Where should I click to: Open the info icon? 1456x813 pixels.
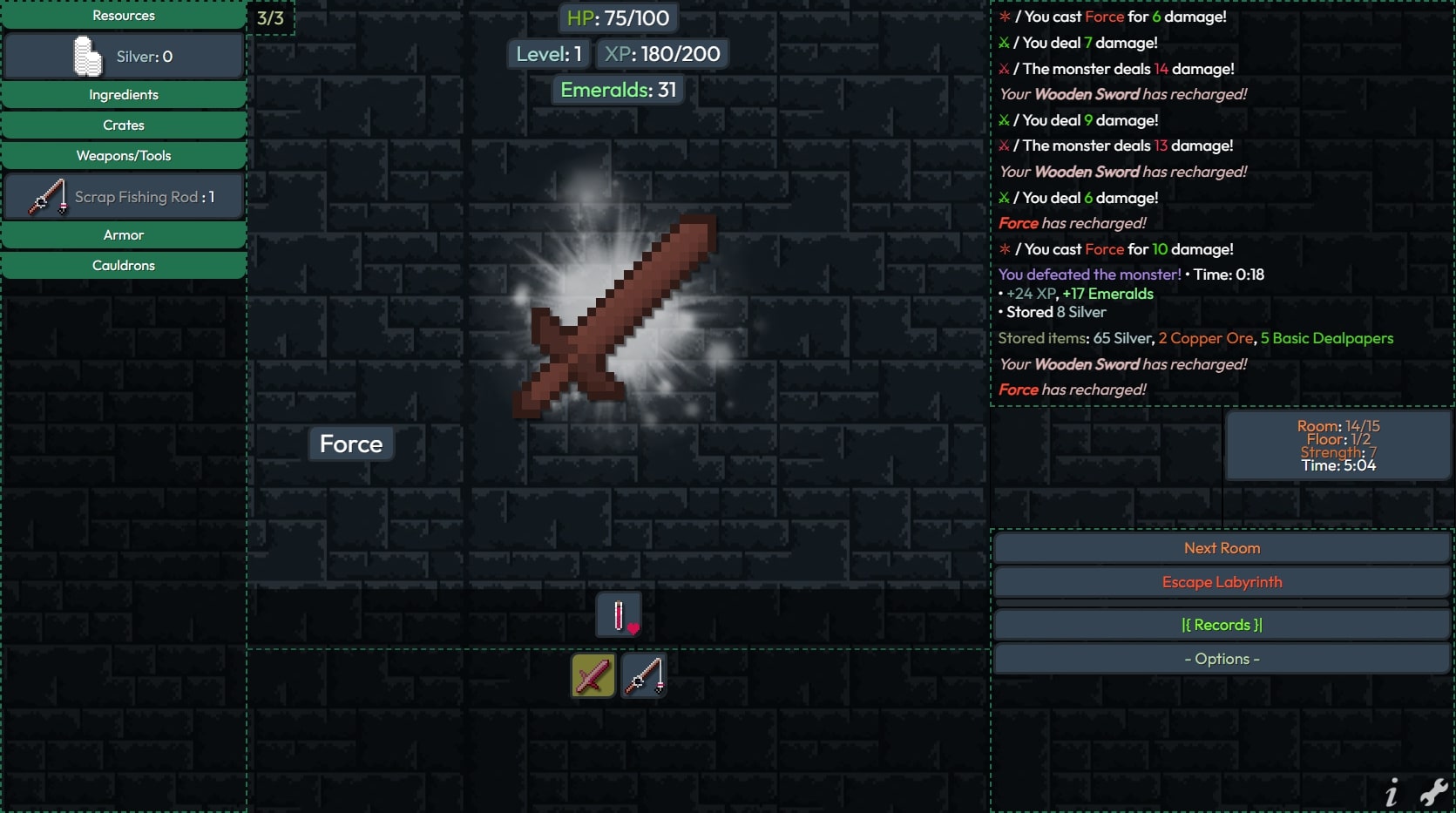pyautogui.click(x=1392, y=793)
